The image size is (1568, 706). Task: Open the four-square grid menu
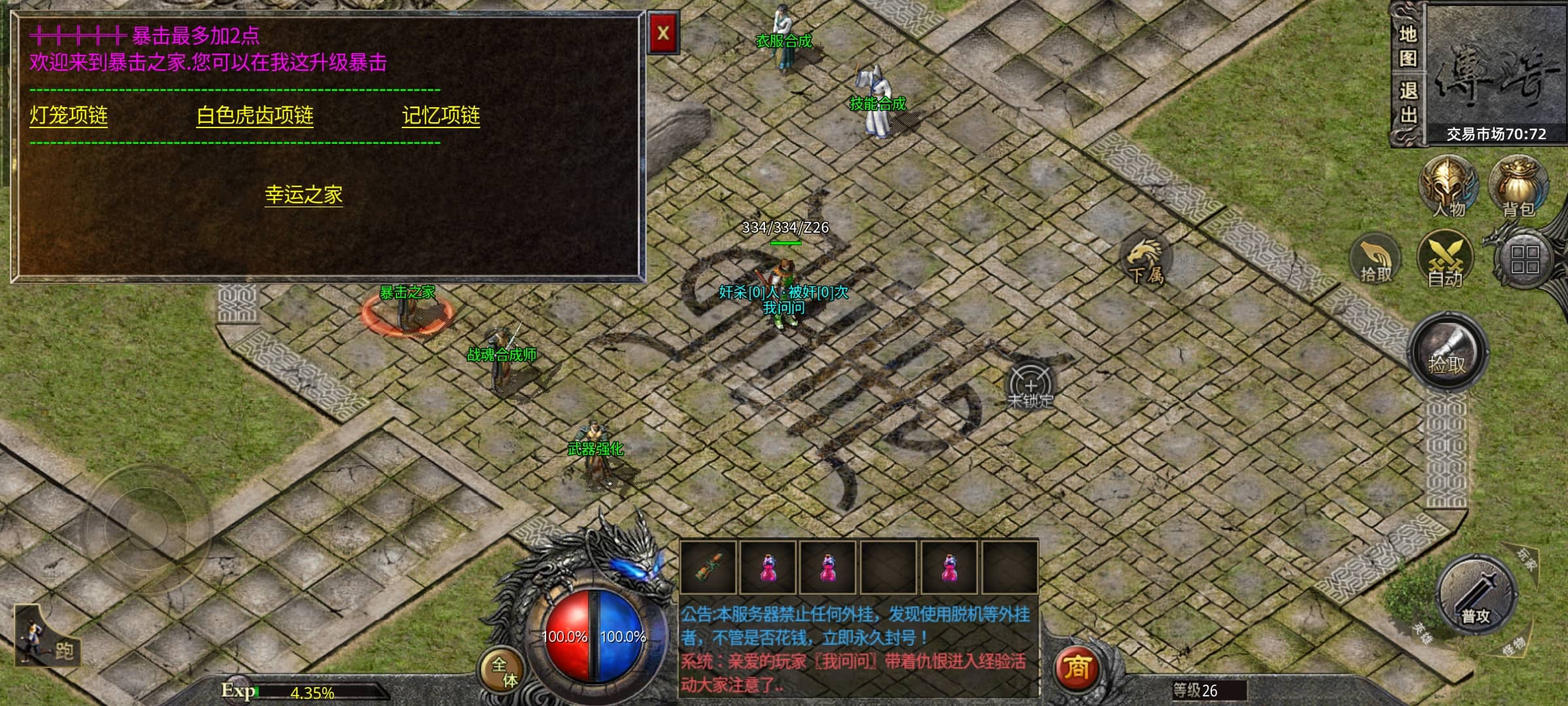[1525, 260]
